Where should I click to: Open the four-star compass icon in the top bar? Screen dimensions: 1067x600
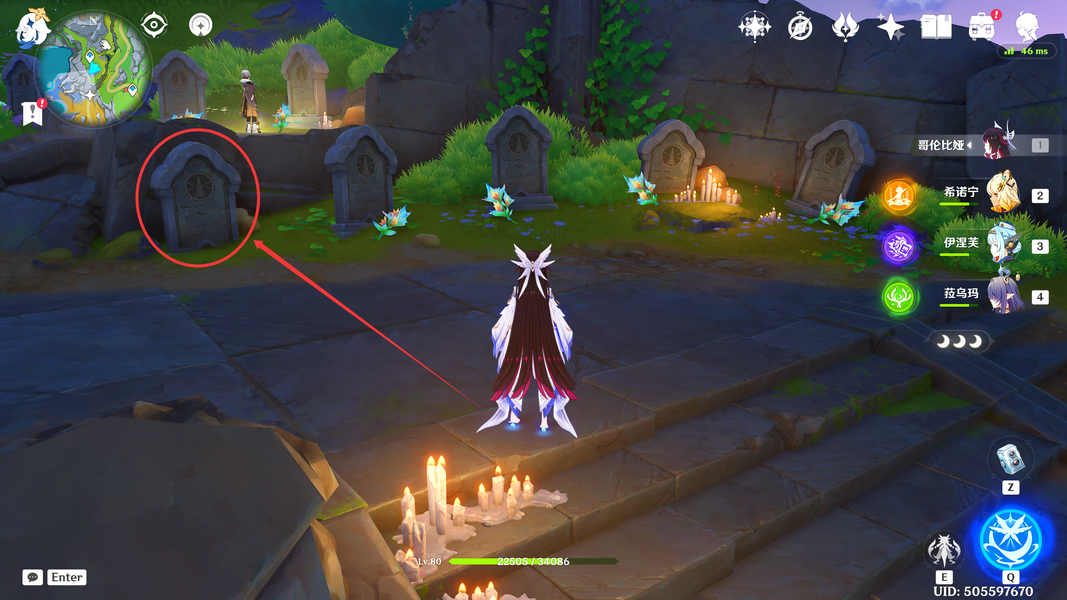754,26
